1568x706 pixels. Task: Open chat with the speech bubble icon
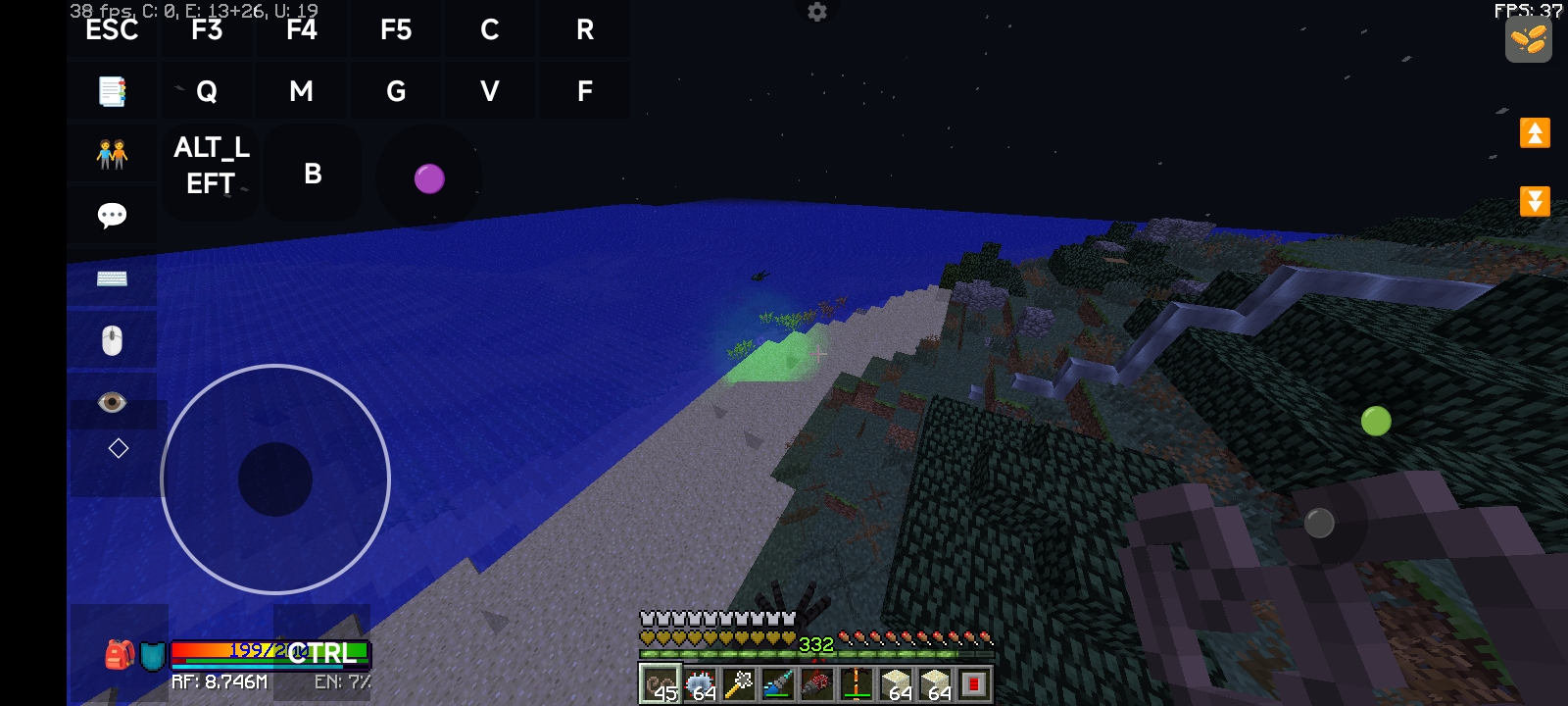112,216
